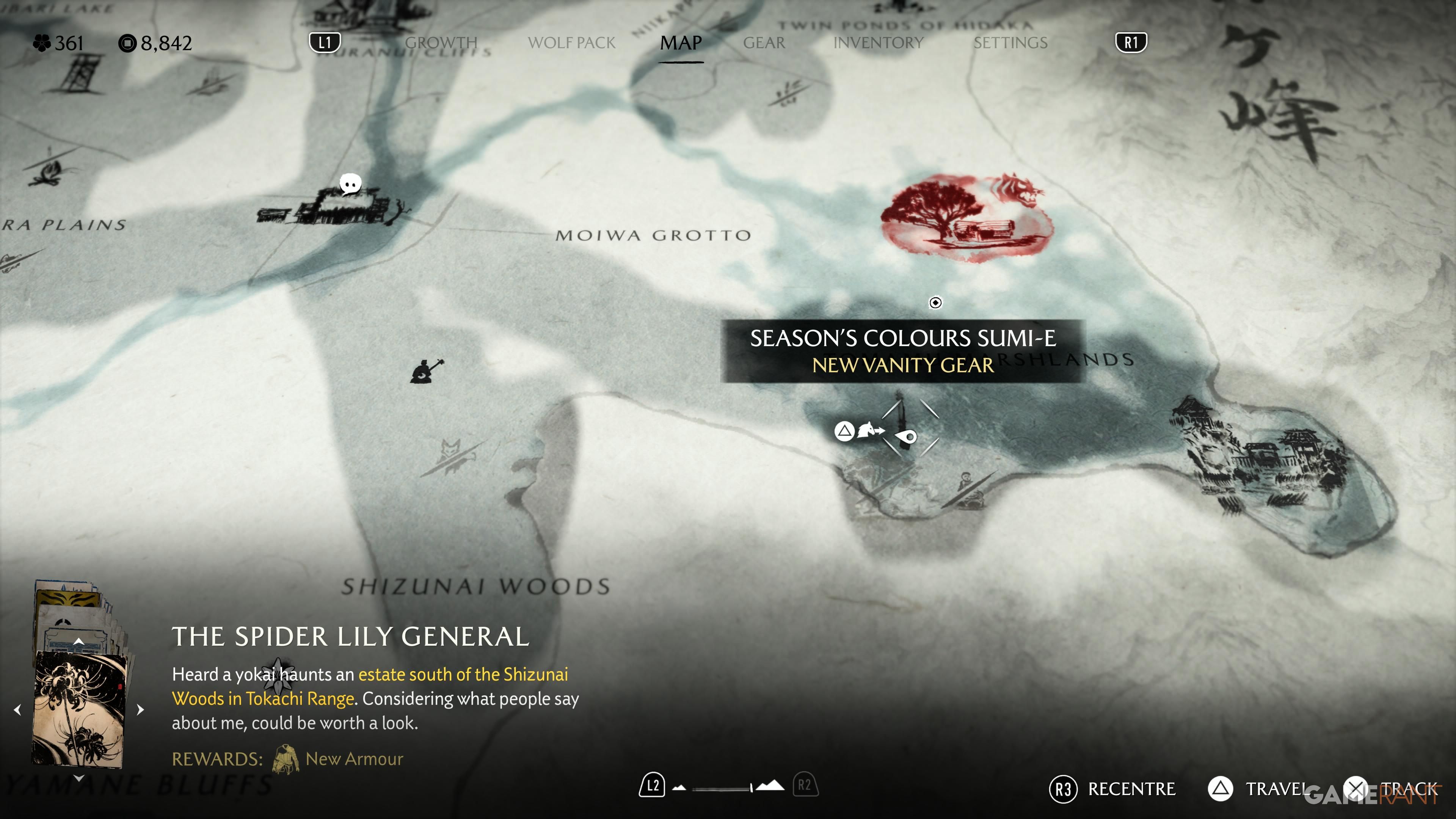The height and width of the screenshot is (819, 1456).
Task: Select the small circular waypoint marker
Action: [x=935, y=303]
